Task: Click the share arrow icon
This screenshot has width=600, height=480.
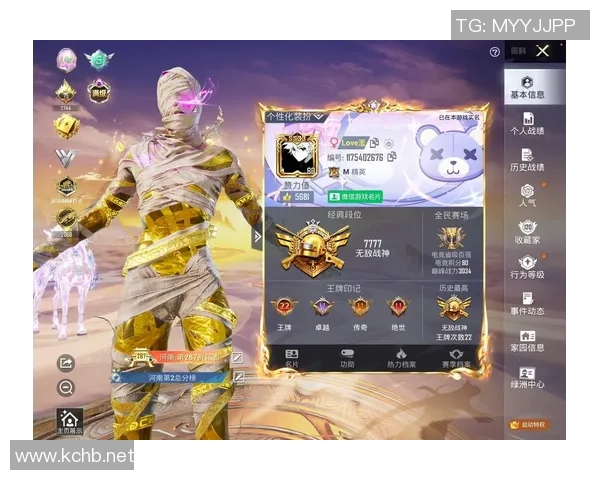Action: (x=66, y=363)
